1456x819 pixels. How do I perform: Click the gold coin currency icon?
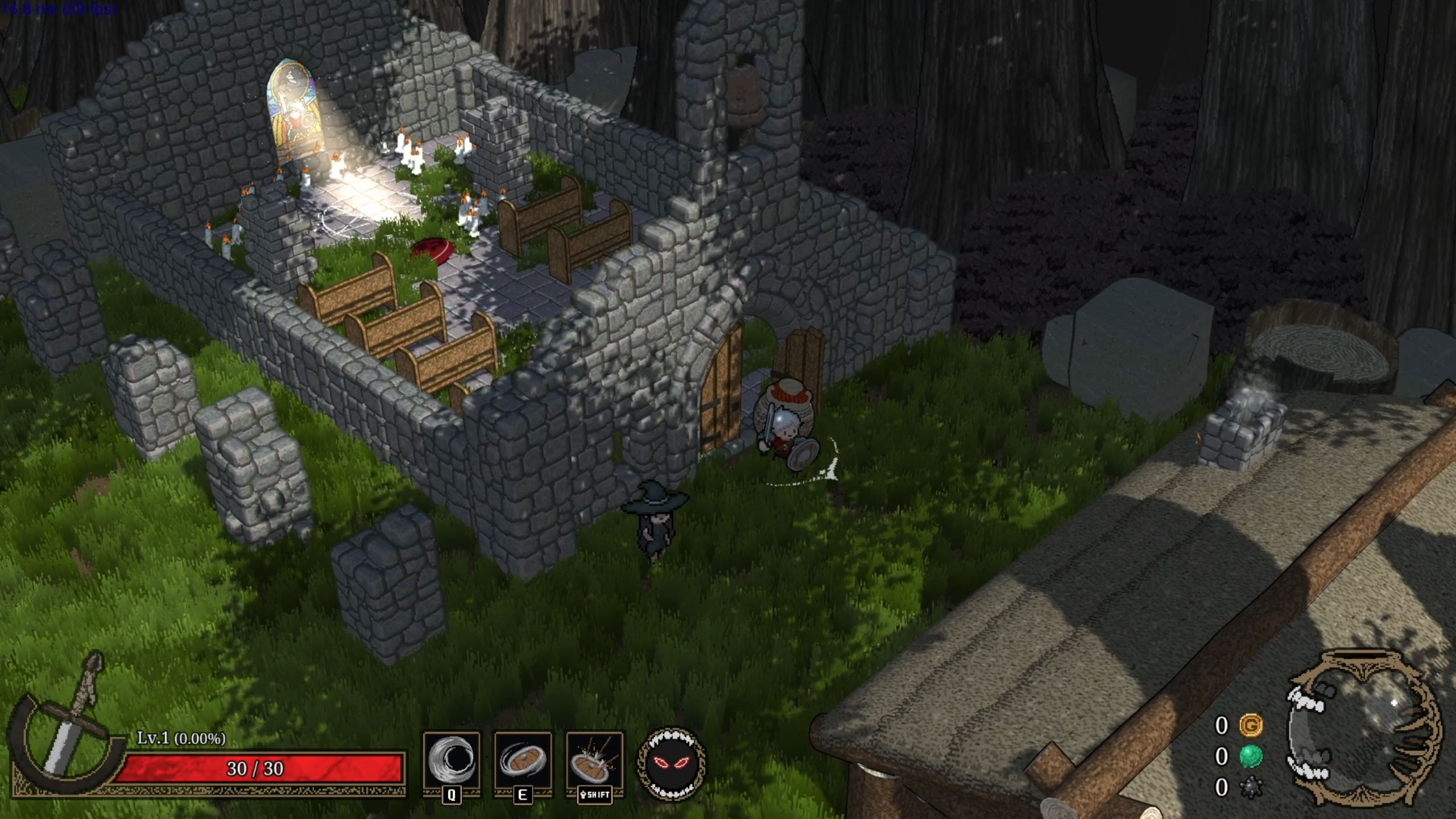tap(1251, 725)
